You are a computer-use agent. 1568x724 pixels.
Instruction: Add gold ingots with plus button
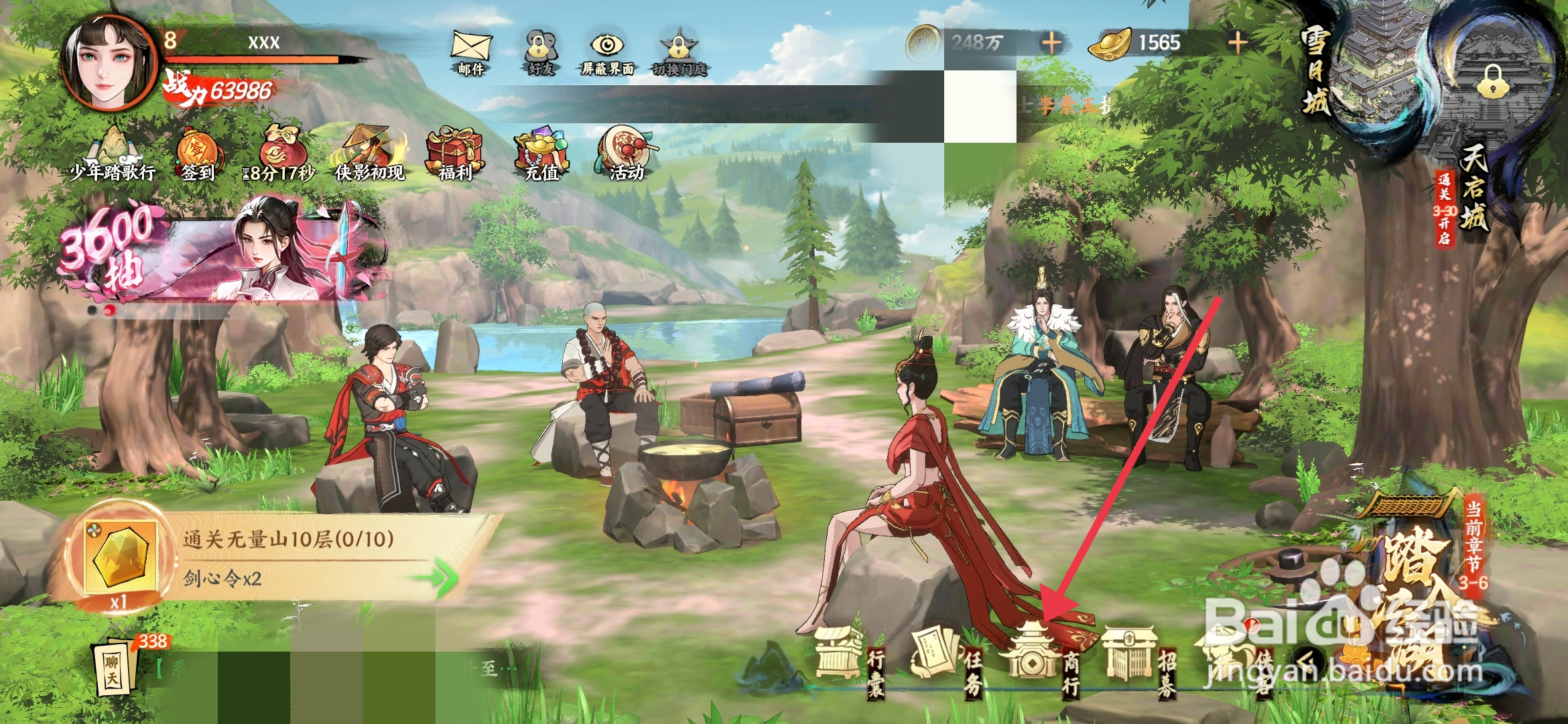click(1237, 44)
